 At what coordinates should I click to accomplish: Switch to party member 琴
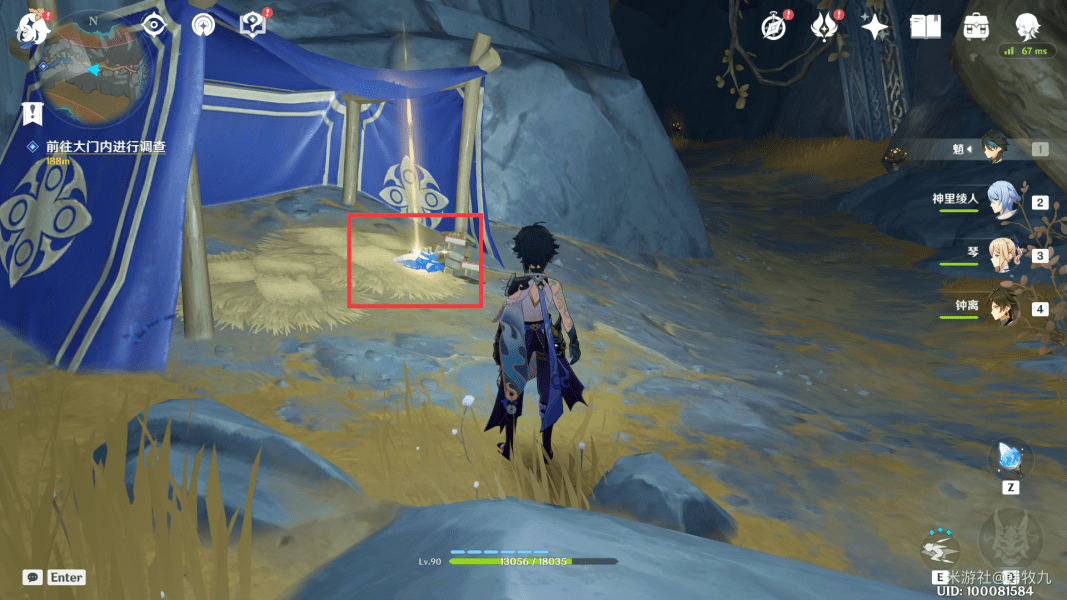coord(1003,254)
